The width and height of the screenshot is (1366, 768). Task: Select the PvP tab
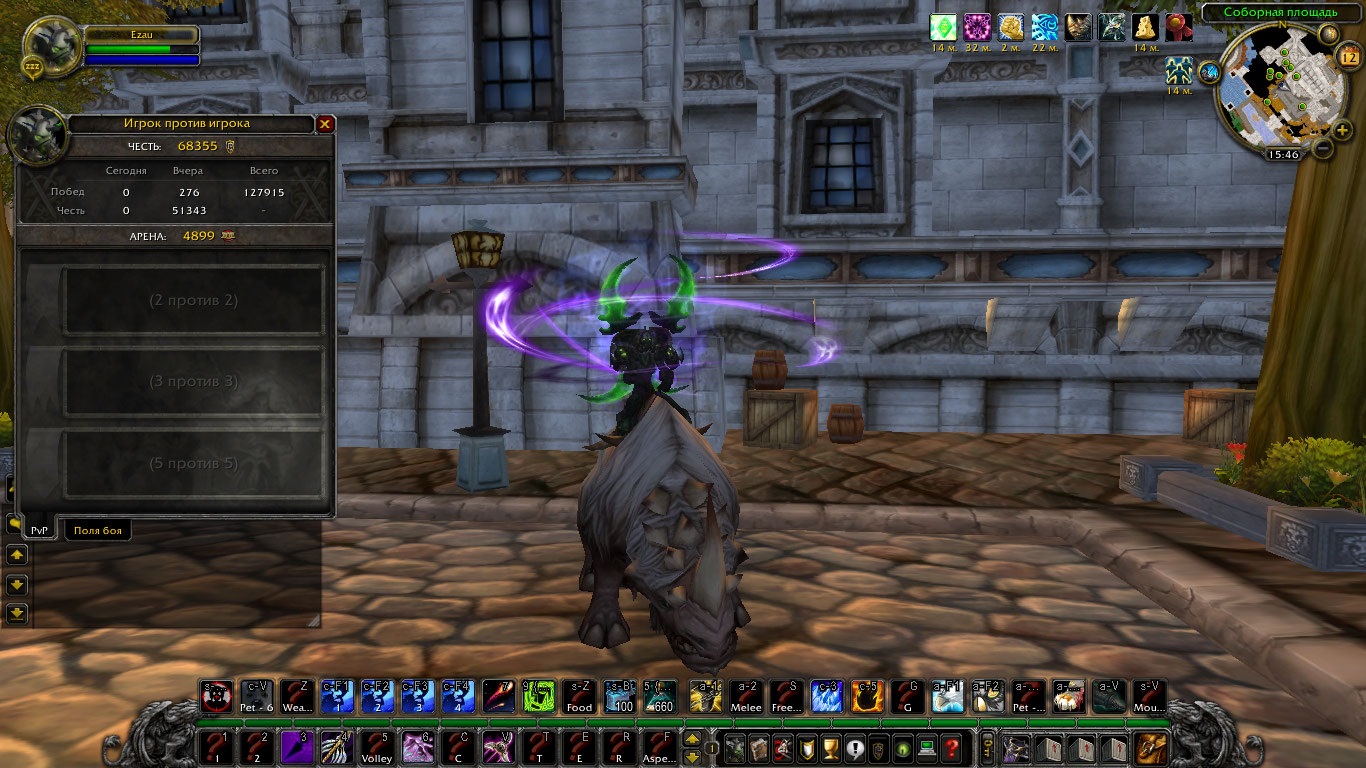pos(39,530)
